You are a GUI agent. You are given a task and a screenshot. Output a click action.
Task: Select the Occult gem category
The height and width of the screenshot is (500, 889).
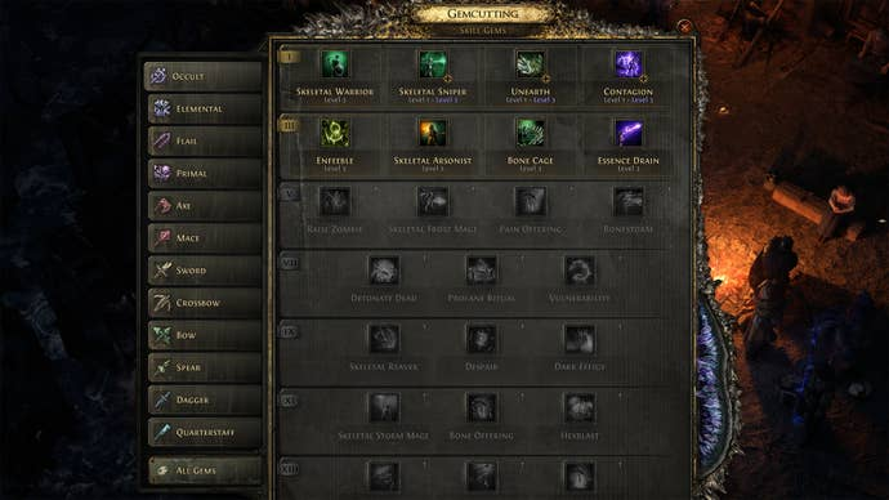click(203, 77)
